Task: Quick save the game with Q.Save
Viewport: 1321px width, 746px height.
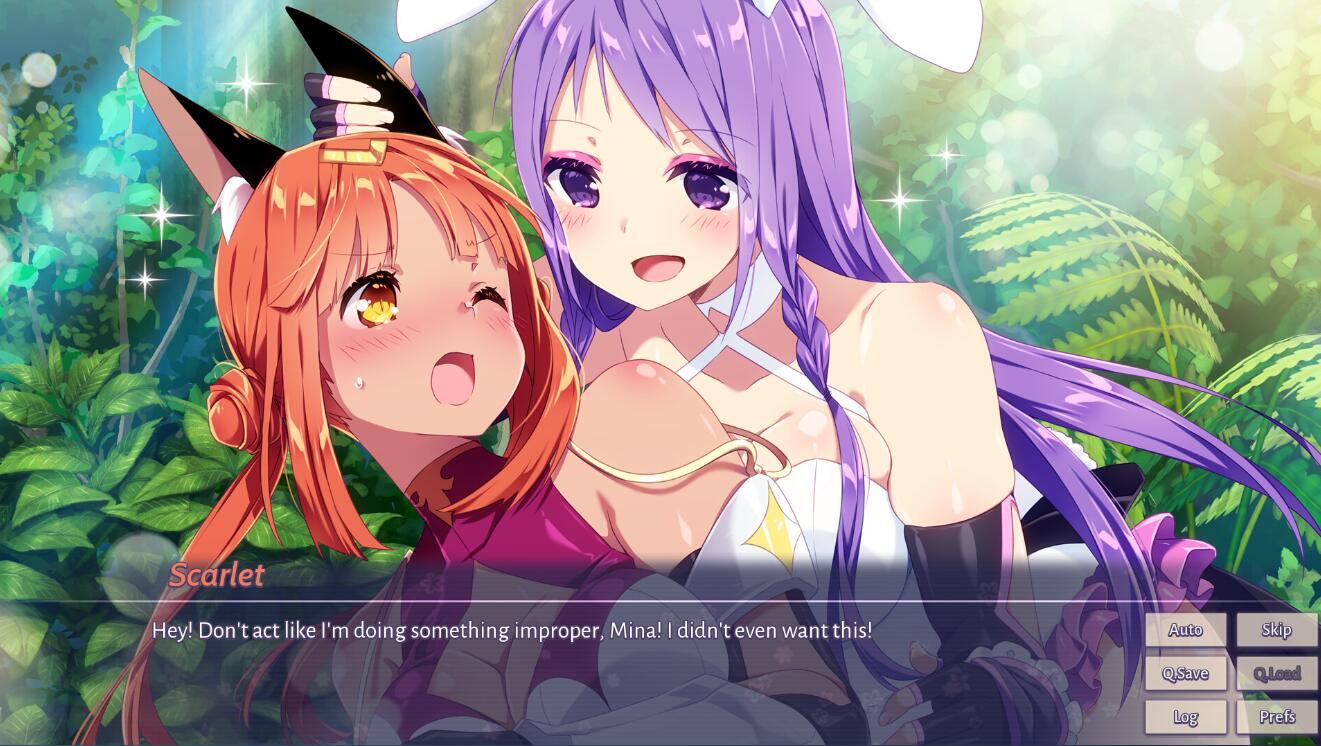Action: tap(1186, 673)
